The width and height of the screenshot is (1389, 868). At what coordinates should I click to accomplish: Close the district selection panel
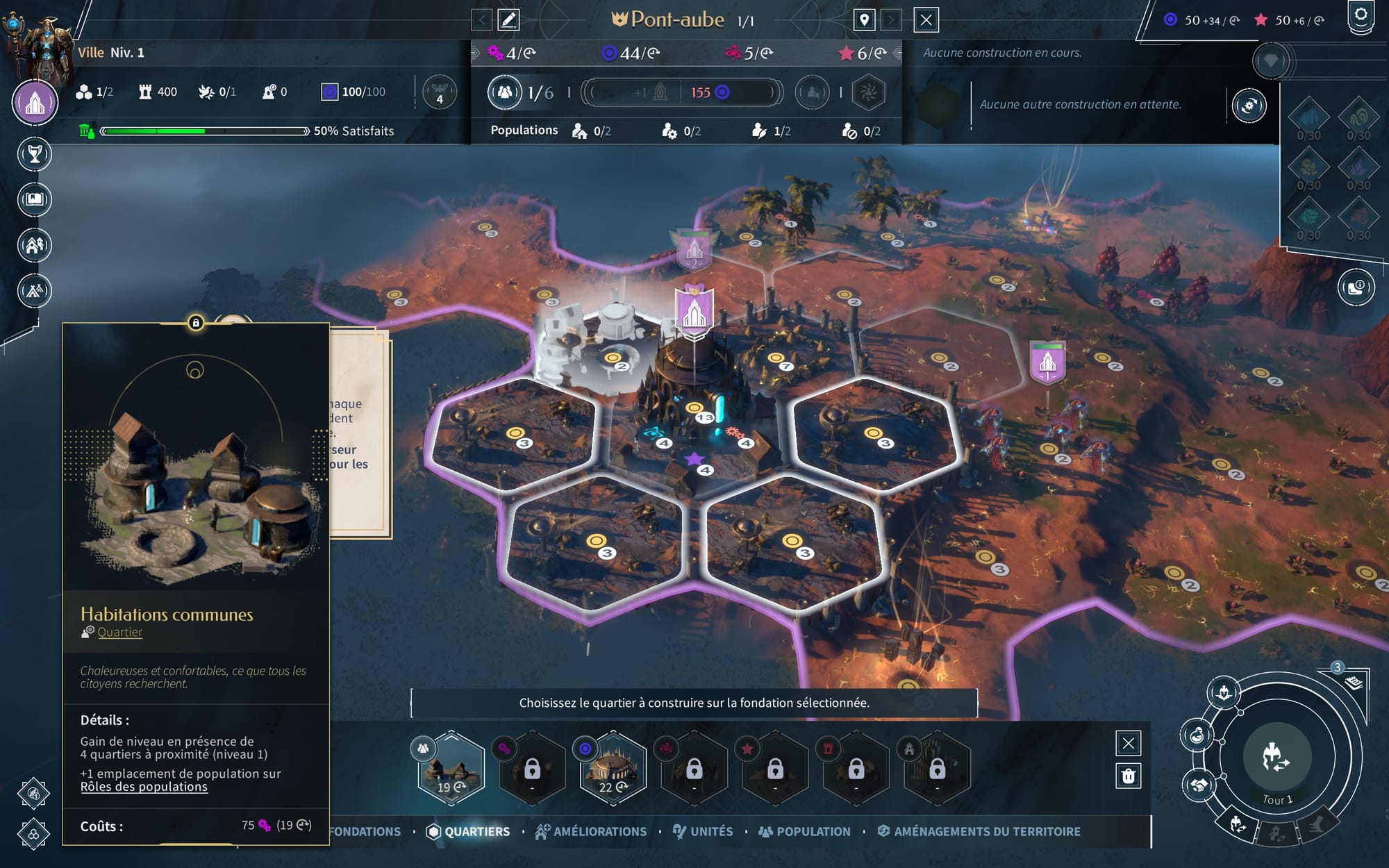tap(1128, 744)
